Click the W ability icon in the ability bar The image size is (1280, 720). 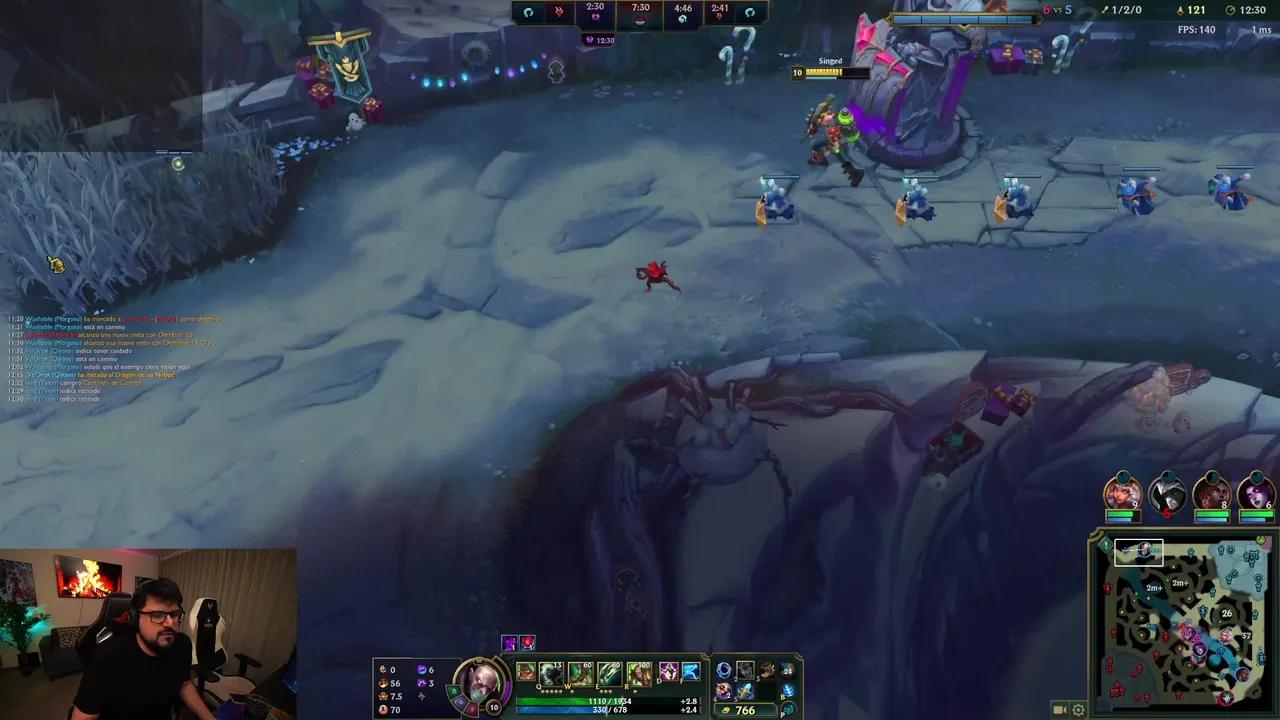point(579,671)
